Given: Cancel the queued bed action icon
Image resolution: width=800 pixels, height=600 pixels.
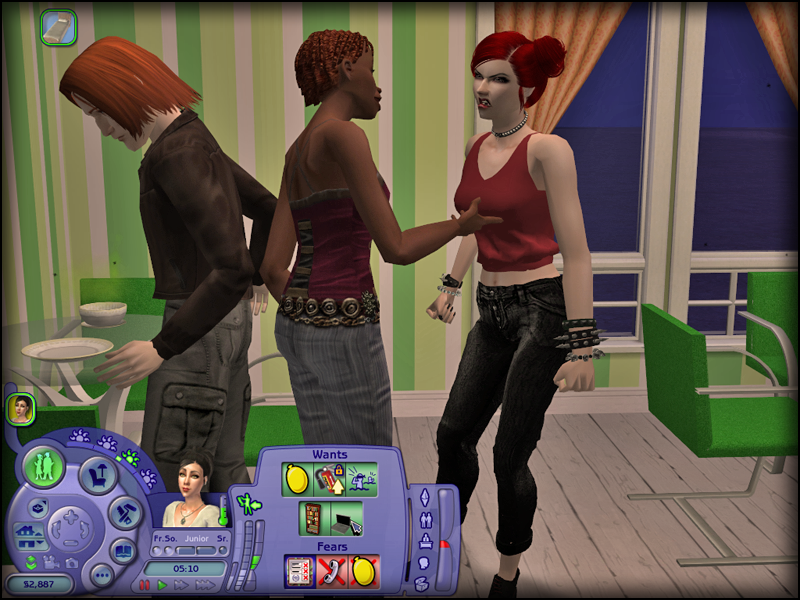Looking at the screenshot, I should [58, 27].
